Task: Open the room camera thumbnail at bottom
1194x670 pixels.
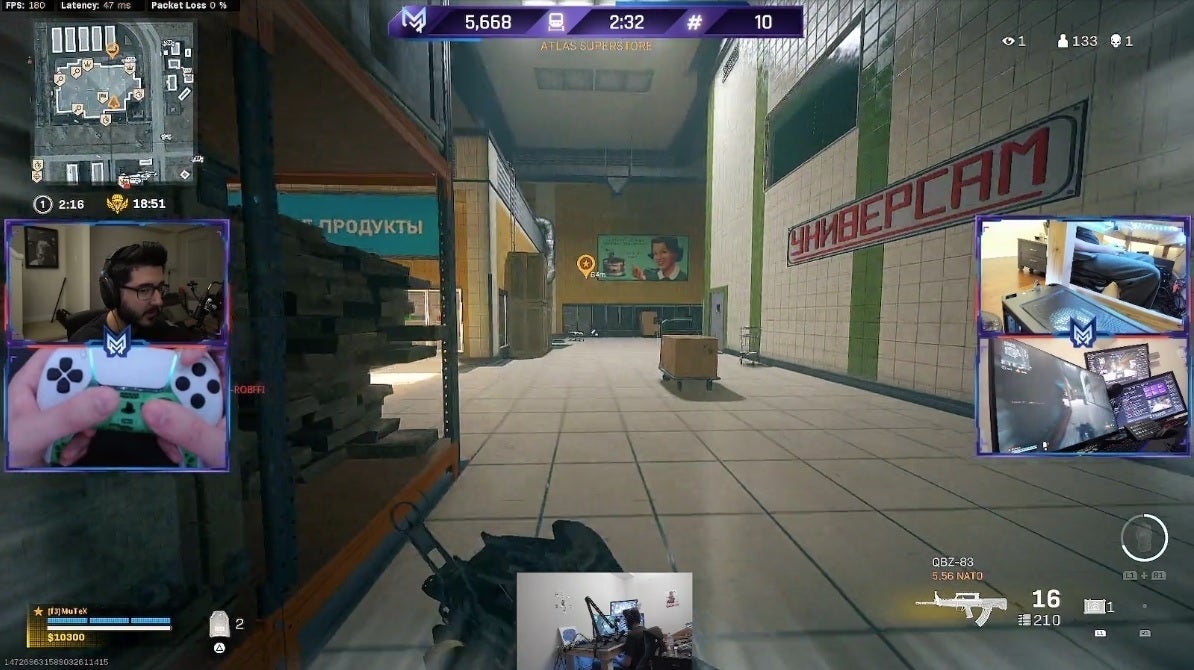Action: point(604,620)
